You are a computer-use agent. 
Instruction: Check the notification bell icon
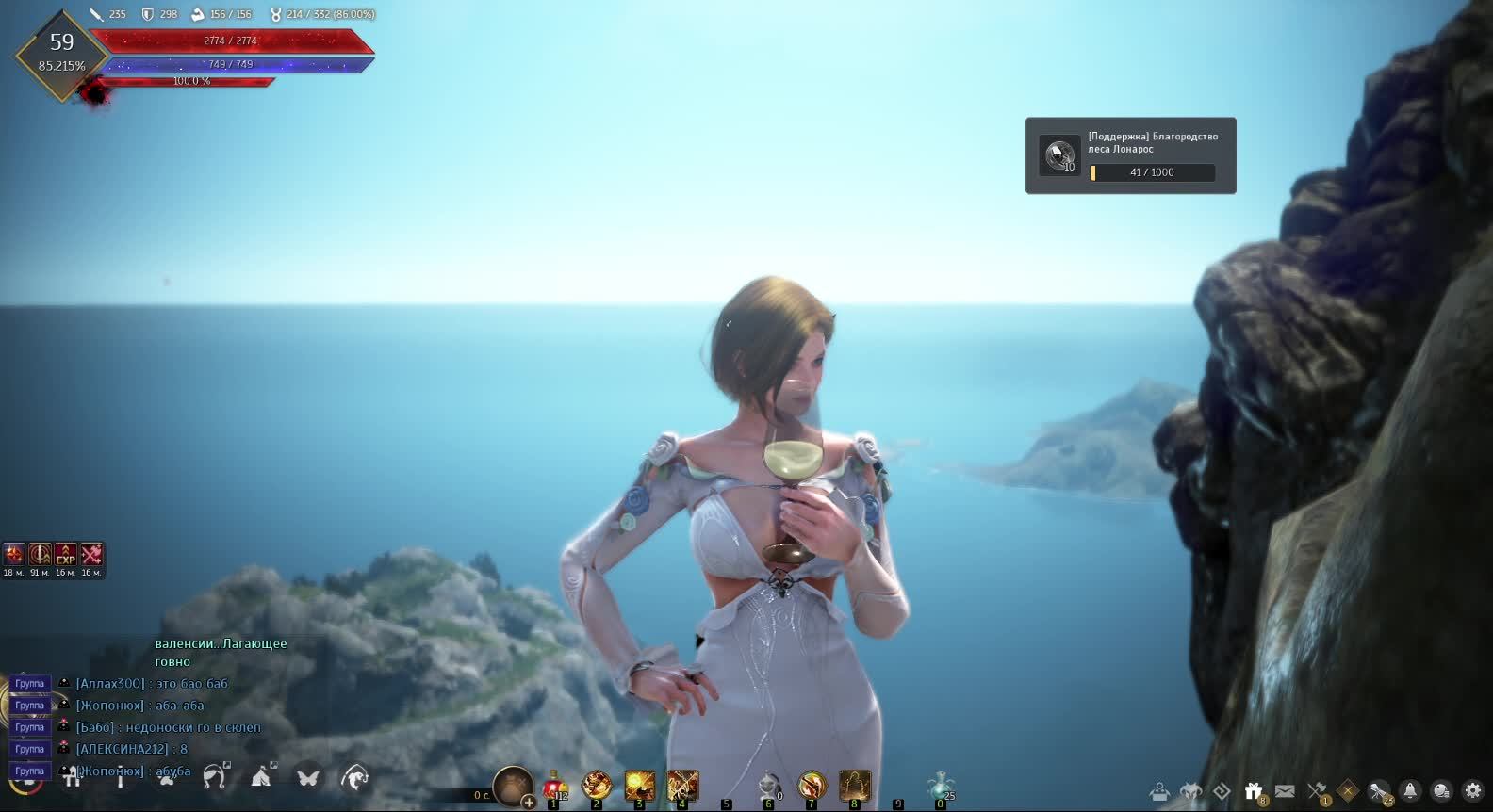click(1410, 790)
